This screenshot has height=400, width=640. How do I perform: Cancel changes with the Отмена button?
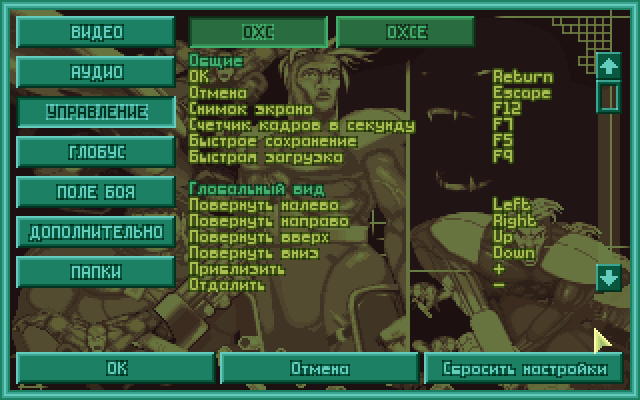[320, 368]
